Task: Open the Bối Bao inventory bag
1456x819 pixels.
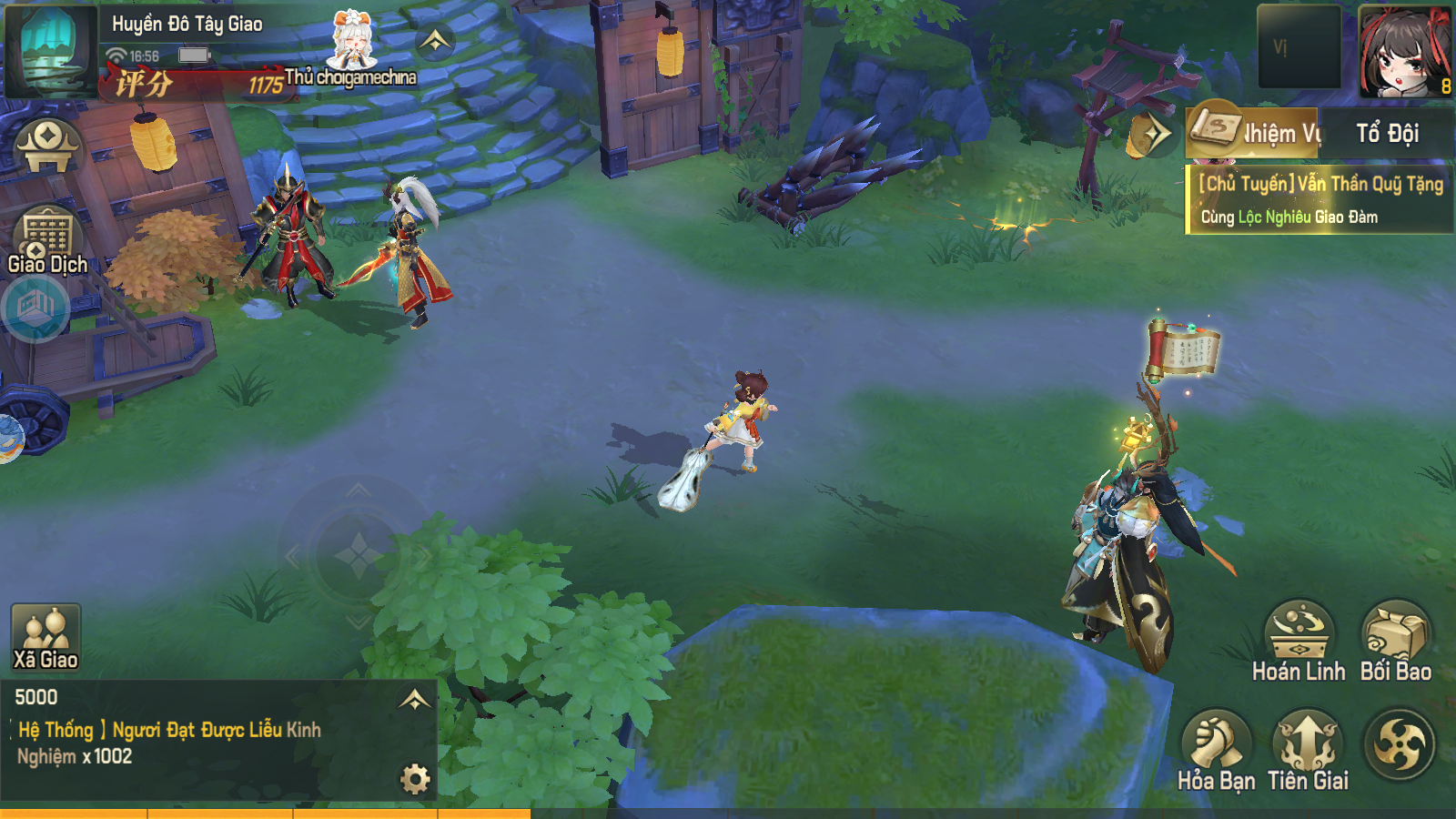Action: click(x=1396, y=640)
